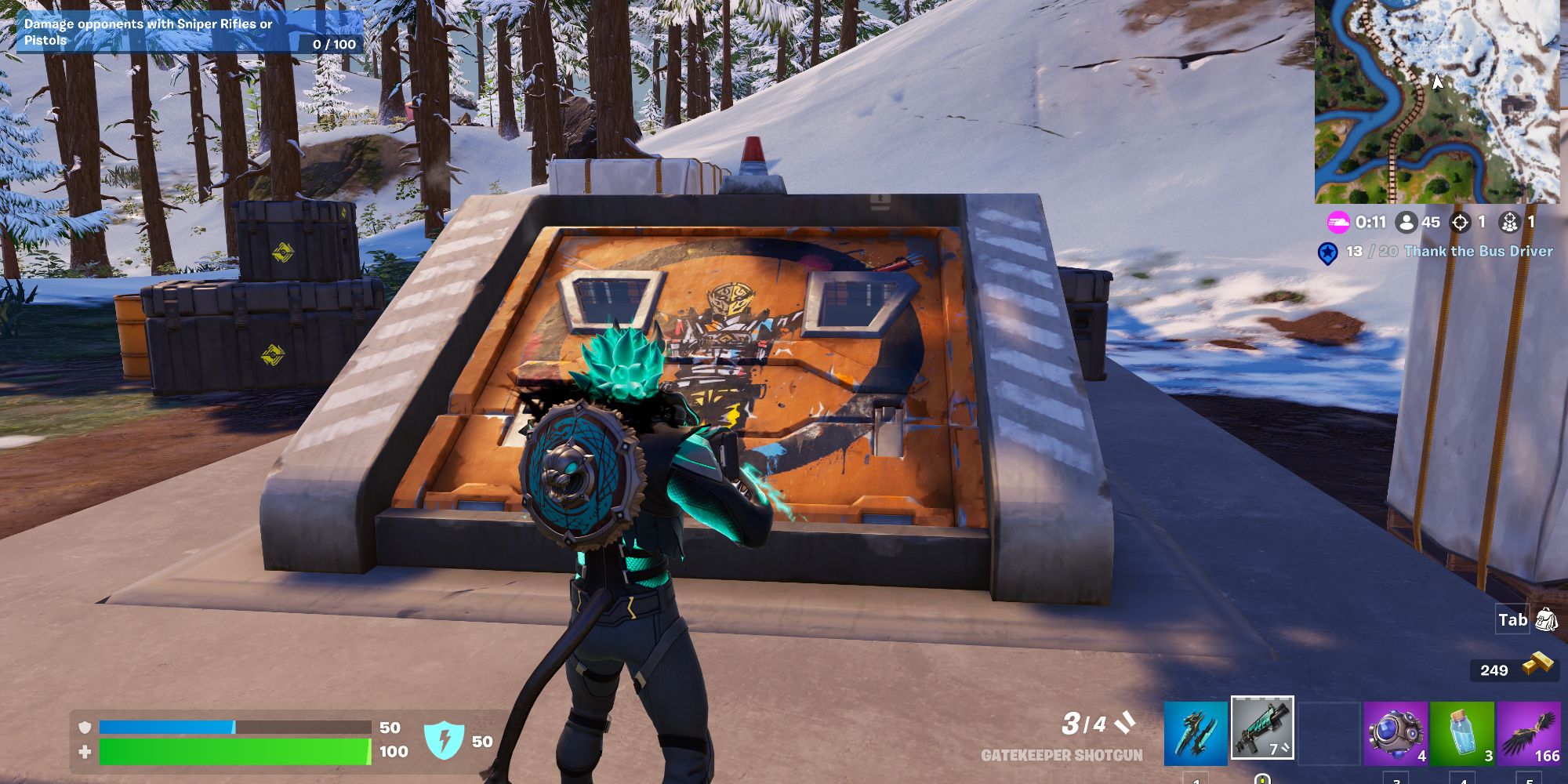Select the harvesting tool in slot 1
The image size is (1568, 784).
click(x=1195, y=733)
